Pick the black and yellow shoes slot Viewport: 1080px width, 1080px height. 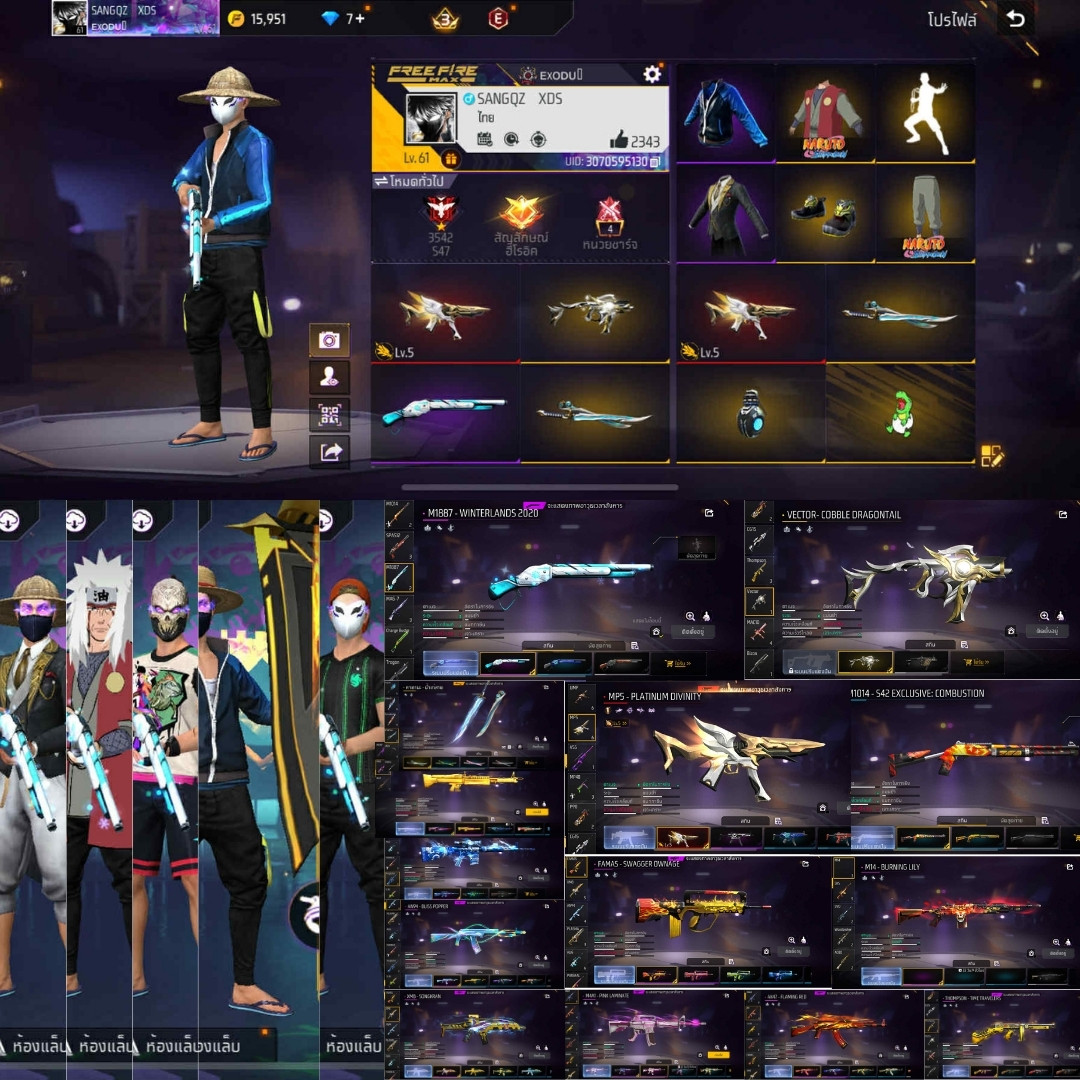825,213
